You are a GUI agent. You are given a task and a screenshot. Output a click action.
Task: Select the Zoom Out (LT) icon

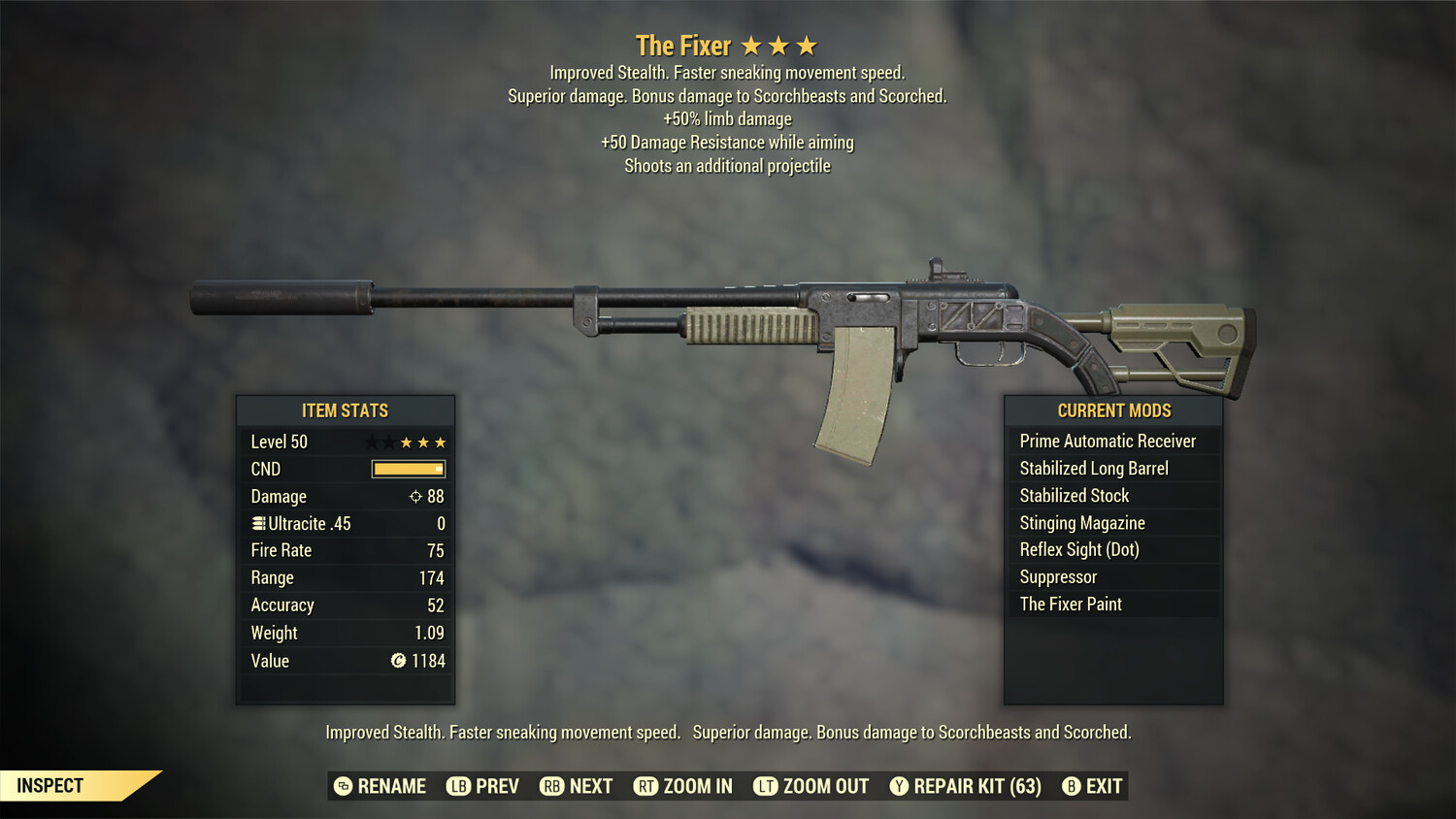[765, 786]
